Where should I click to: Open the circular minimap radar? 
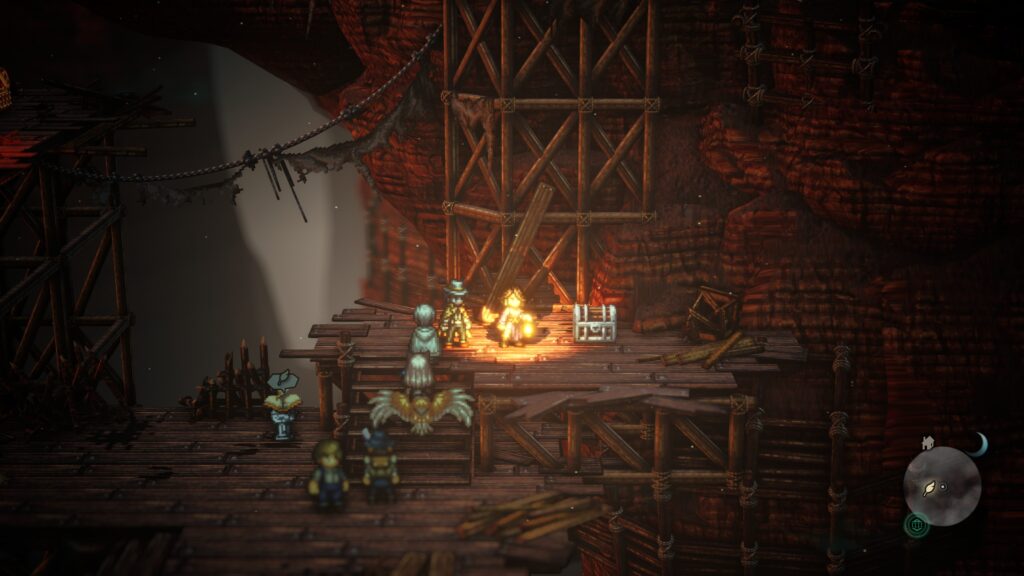[942, 486]
